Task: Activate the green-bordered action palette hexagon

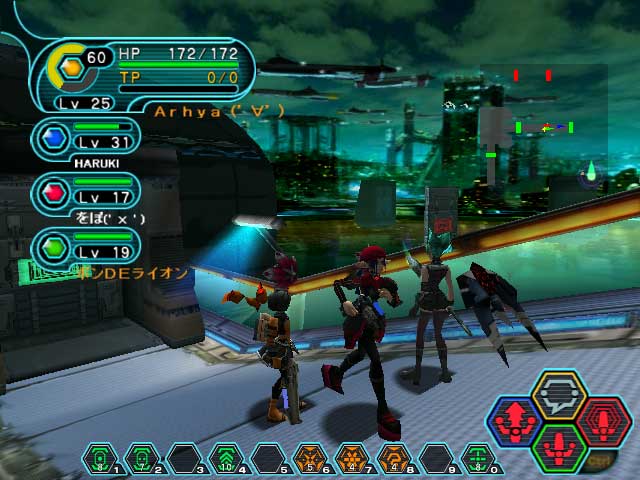Action: 559,447
